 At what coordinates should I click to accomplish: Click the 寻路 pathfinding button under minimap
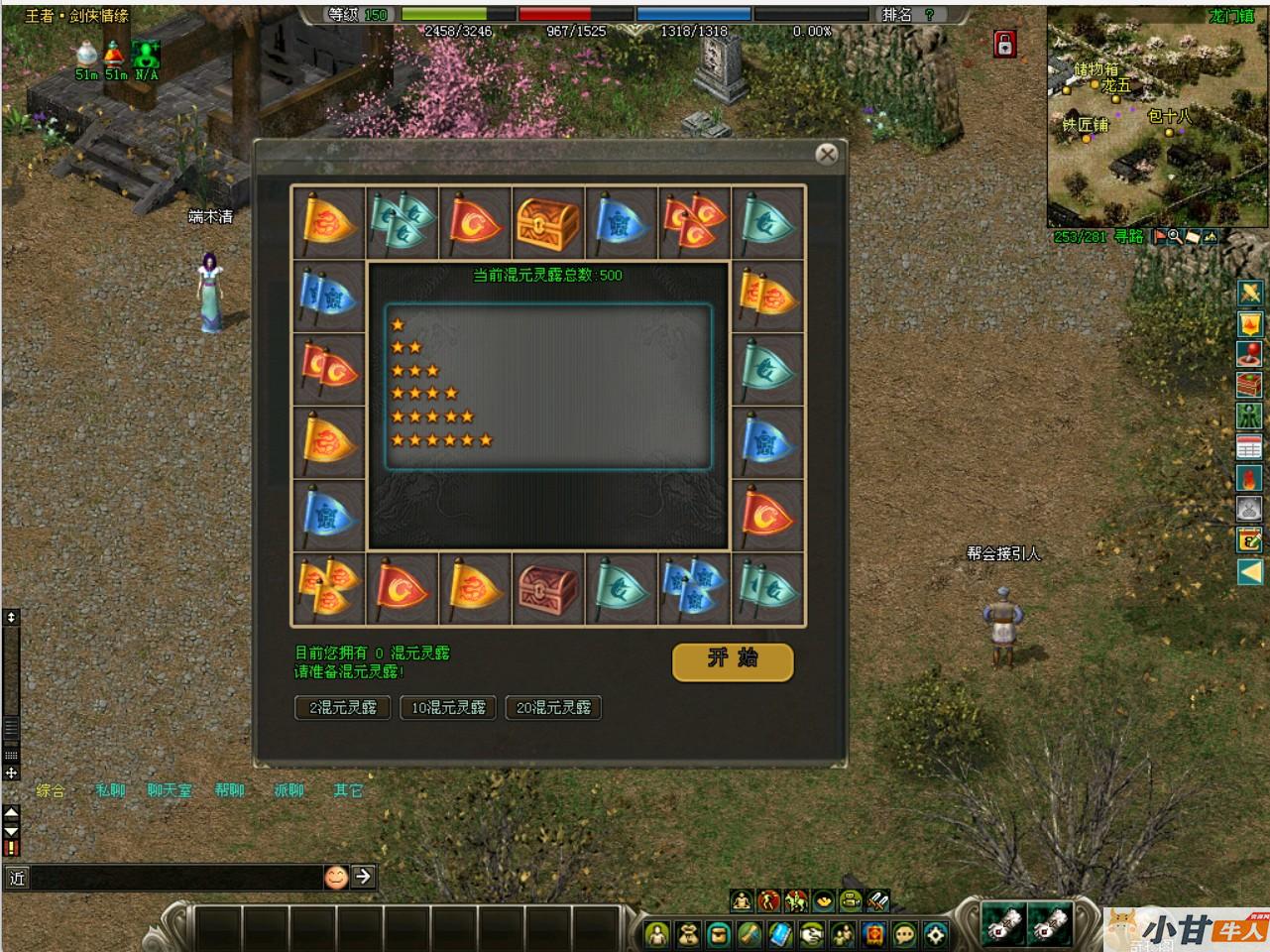1129,237
